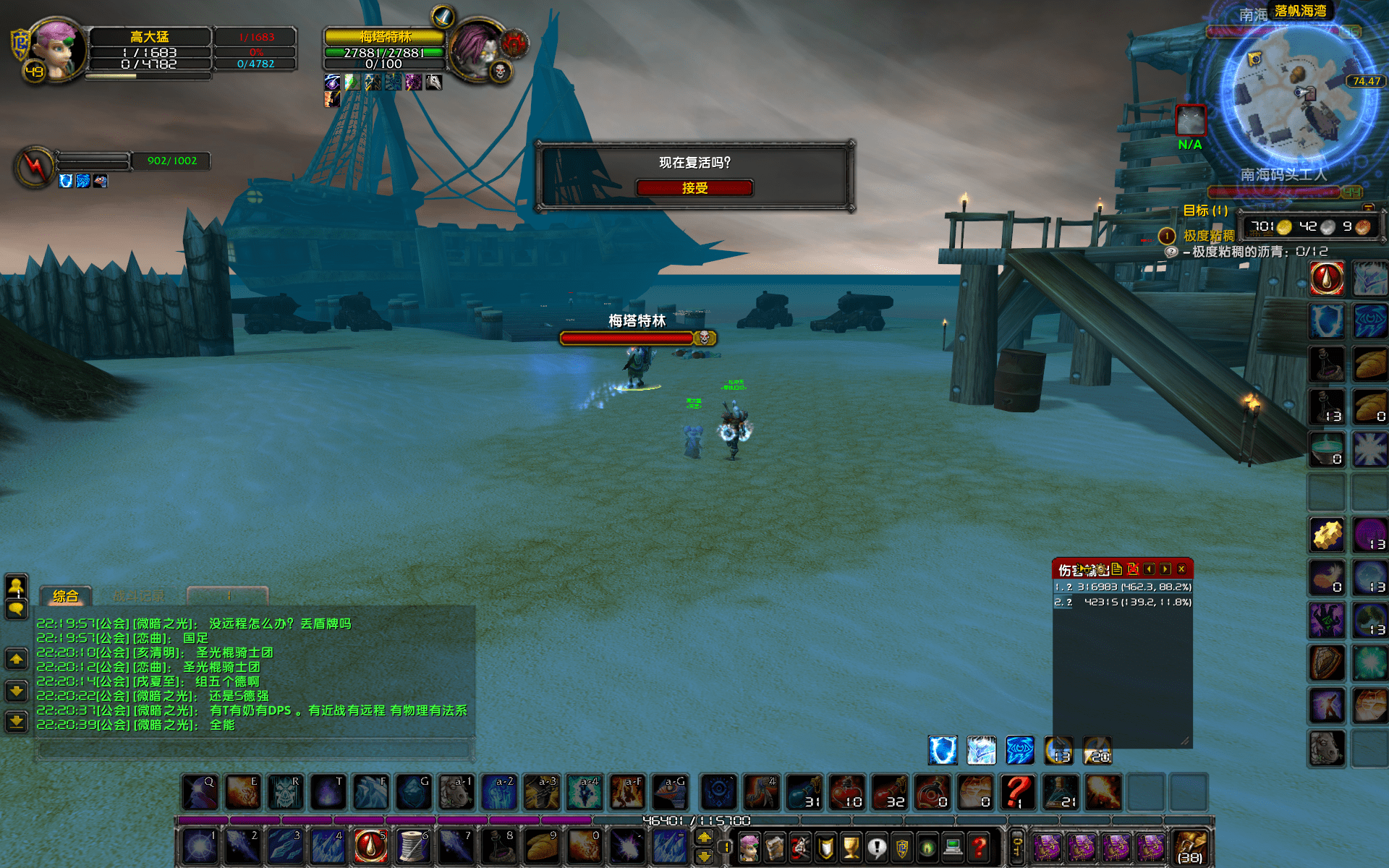Switch to the 综合 chat tab
Image resolution: width=1389 pixels, height=868 pixels.
point(65,596)
